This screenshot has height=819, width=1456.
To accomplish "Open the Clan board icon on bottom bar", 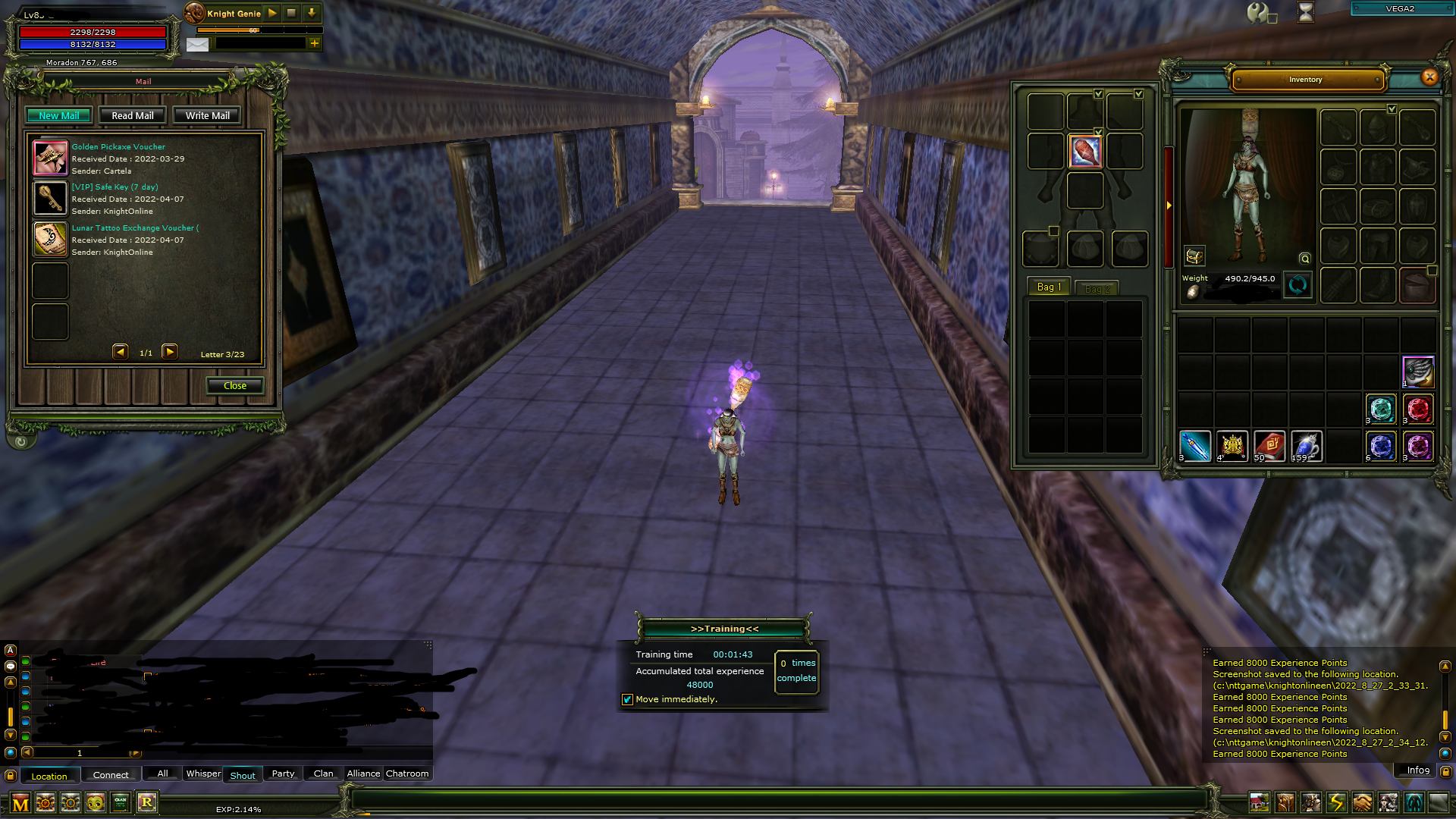I will [x=119, y=802].
